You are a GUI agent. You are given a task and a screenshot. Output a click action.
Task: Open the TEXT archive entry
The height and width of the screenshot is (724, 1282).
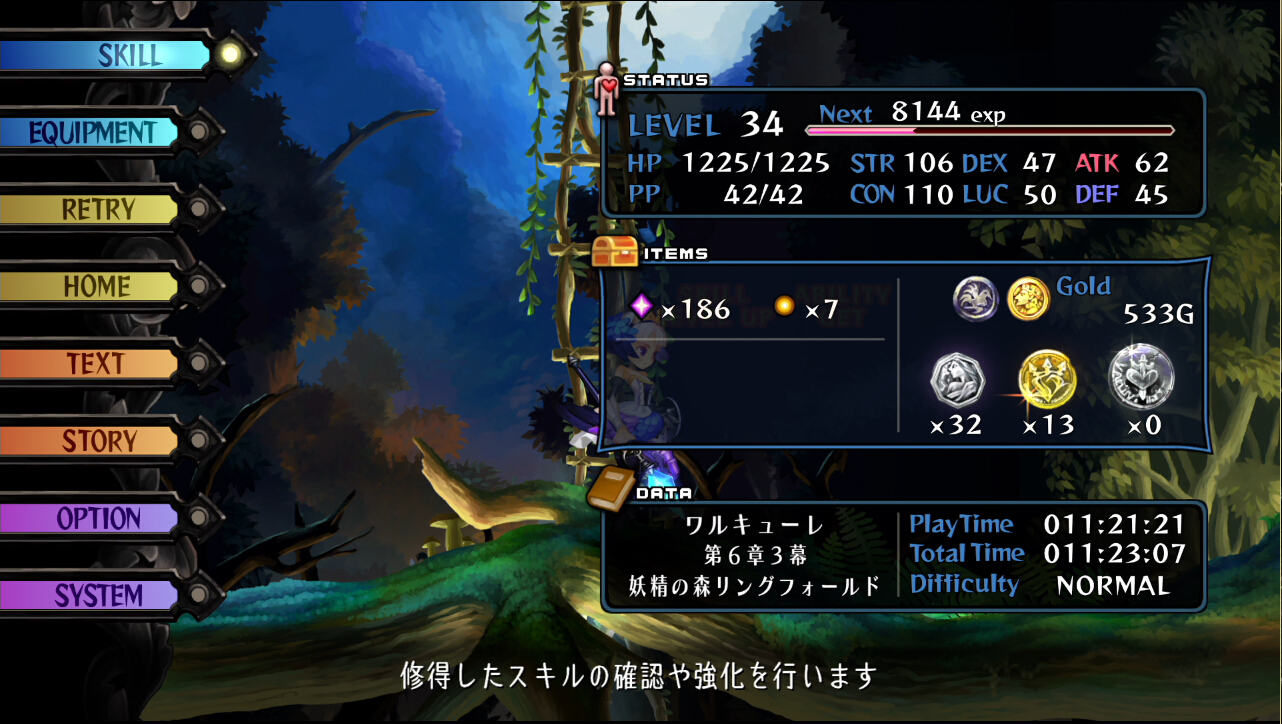coord(96,364)
